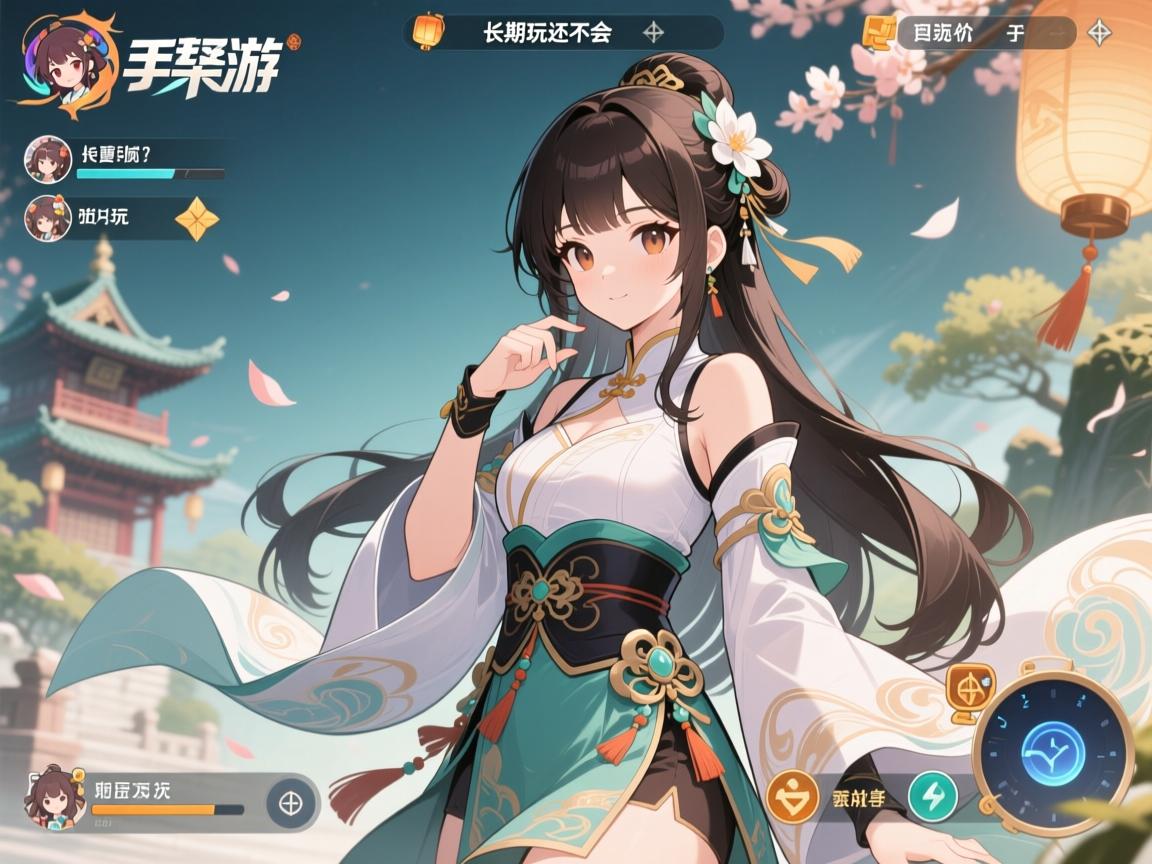Click the four-pointed star icon at top right

(1099, 33)
